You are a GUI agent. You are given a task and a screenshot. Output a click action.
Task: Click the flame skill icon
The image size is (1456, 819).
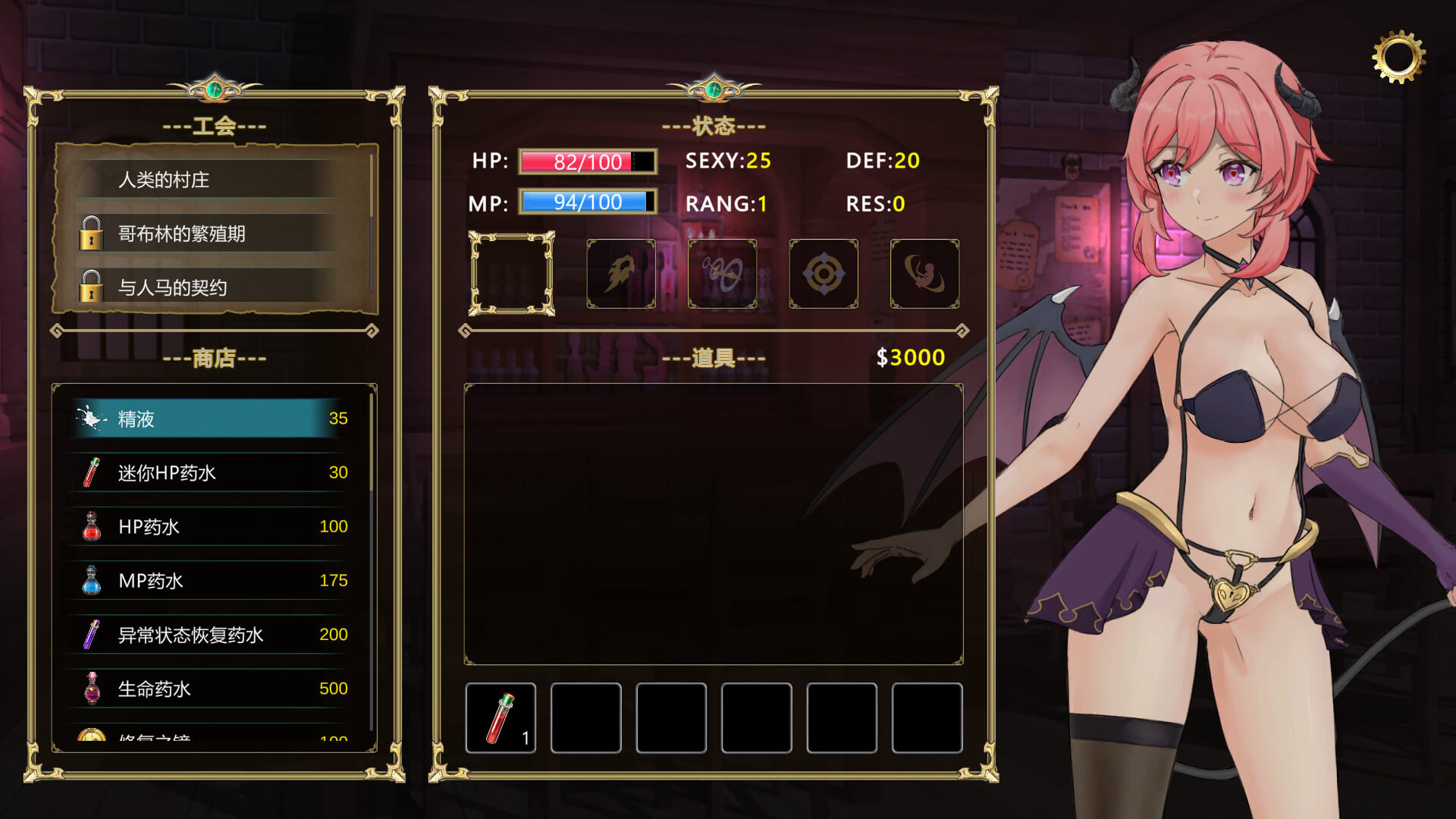pos(621,274)
